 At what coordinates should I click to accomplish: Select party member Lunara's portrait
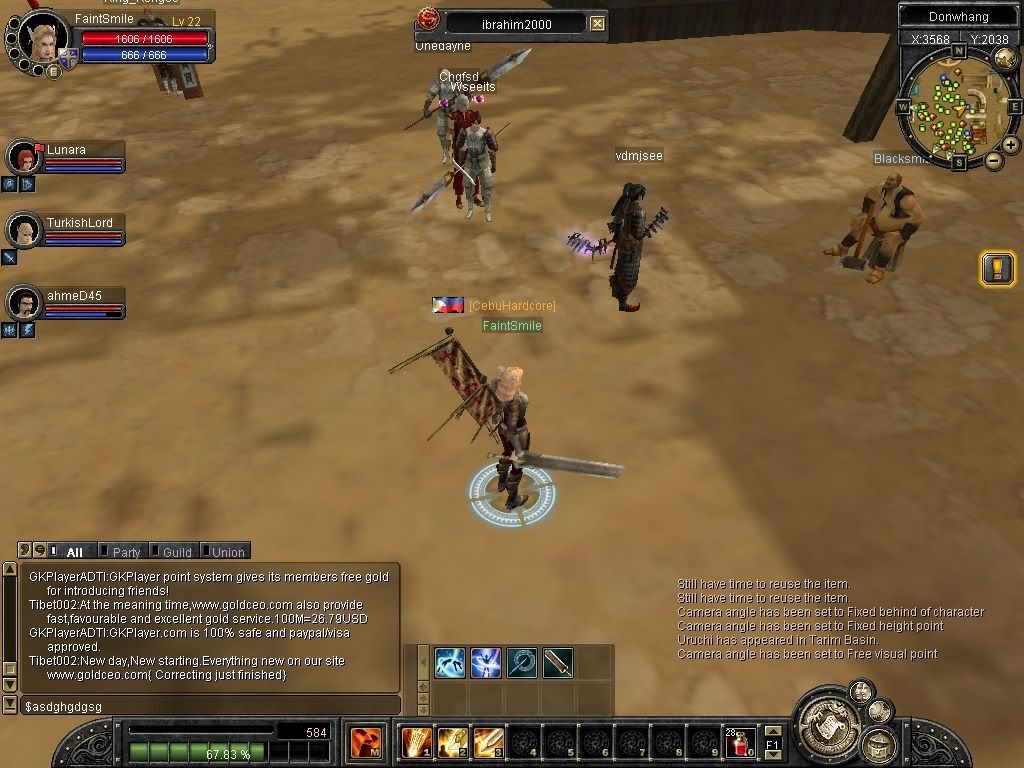pyautogui.click(x=22, y=157)
